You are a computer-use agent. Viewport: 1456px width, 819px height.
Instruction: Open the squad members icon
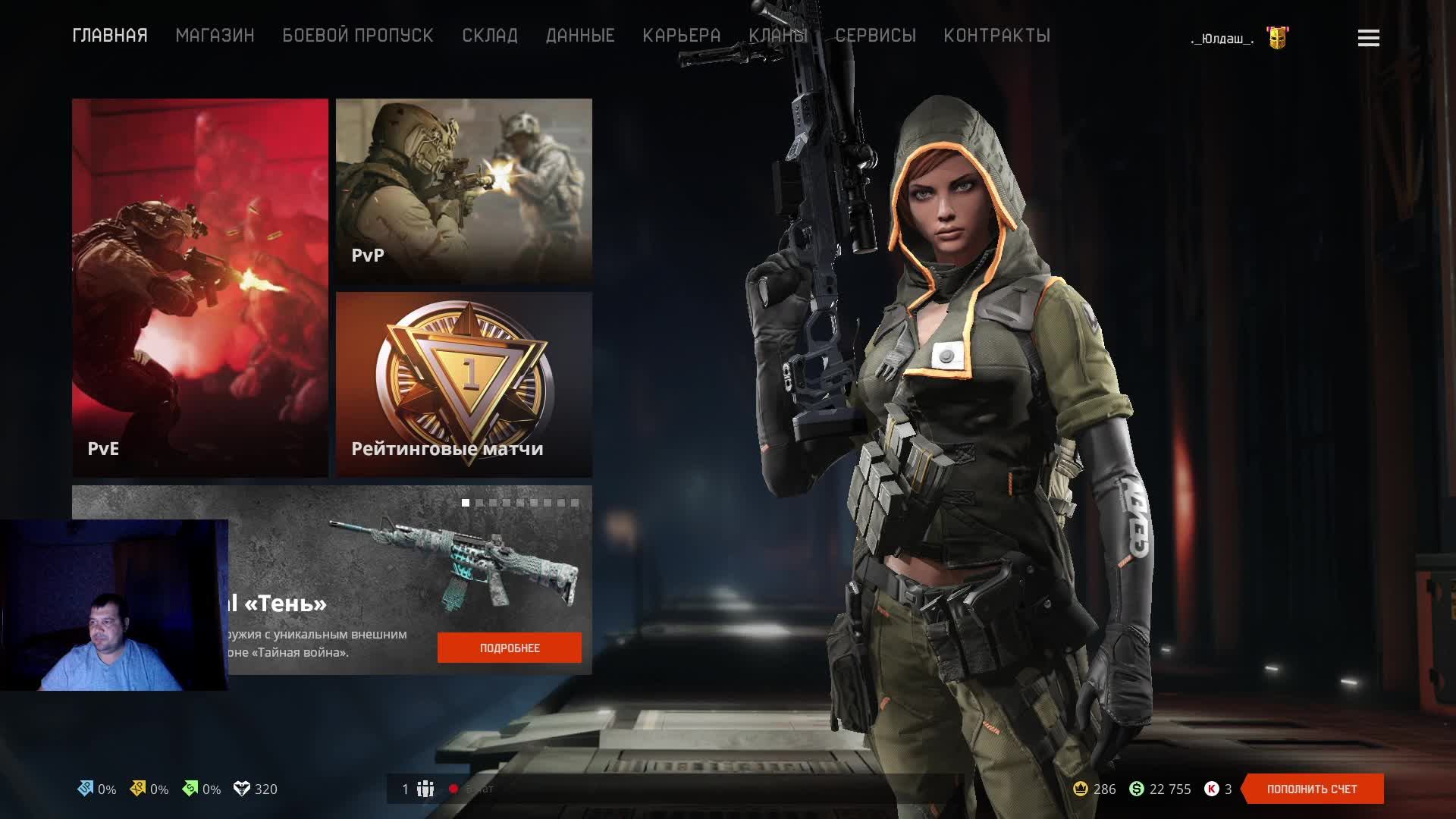pos(425,789)
